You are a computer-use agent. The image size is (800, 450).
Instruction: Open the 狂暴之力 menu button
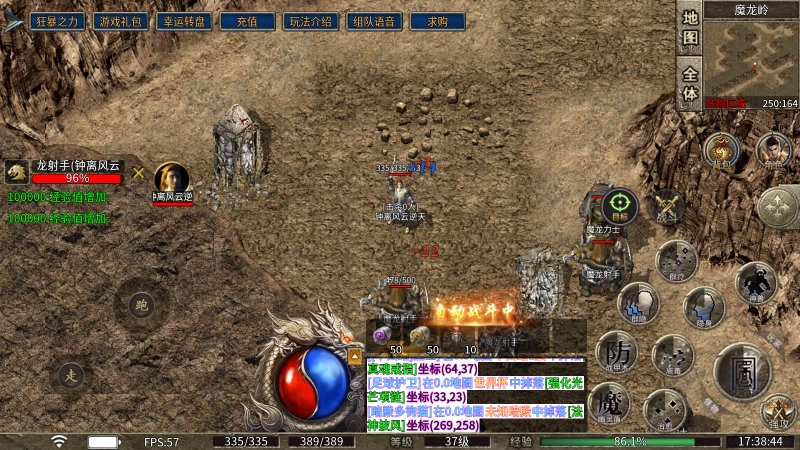coord(56,20)
